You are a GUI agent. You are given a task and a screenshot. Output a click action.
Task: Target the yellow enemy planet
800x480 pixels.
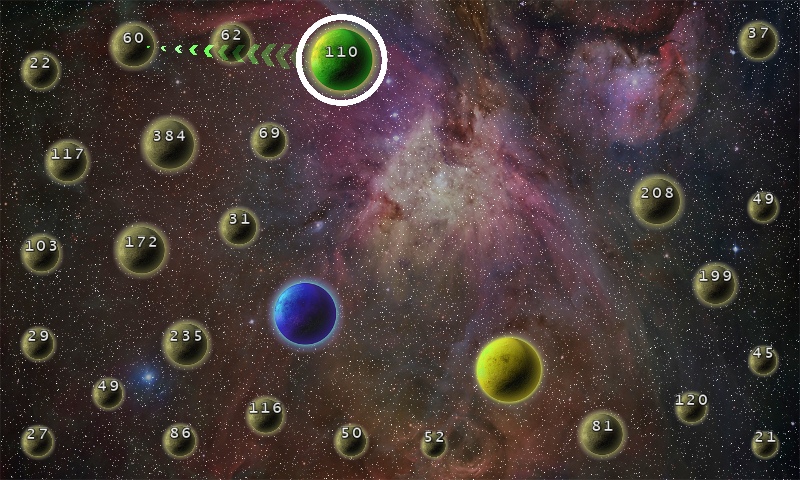coord(509,369)
